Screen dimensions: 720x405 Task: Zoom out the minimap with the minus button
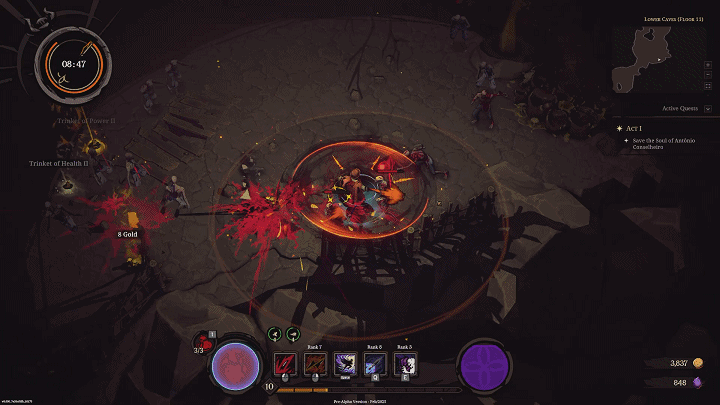(709, 74)
